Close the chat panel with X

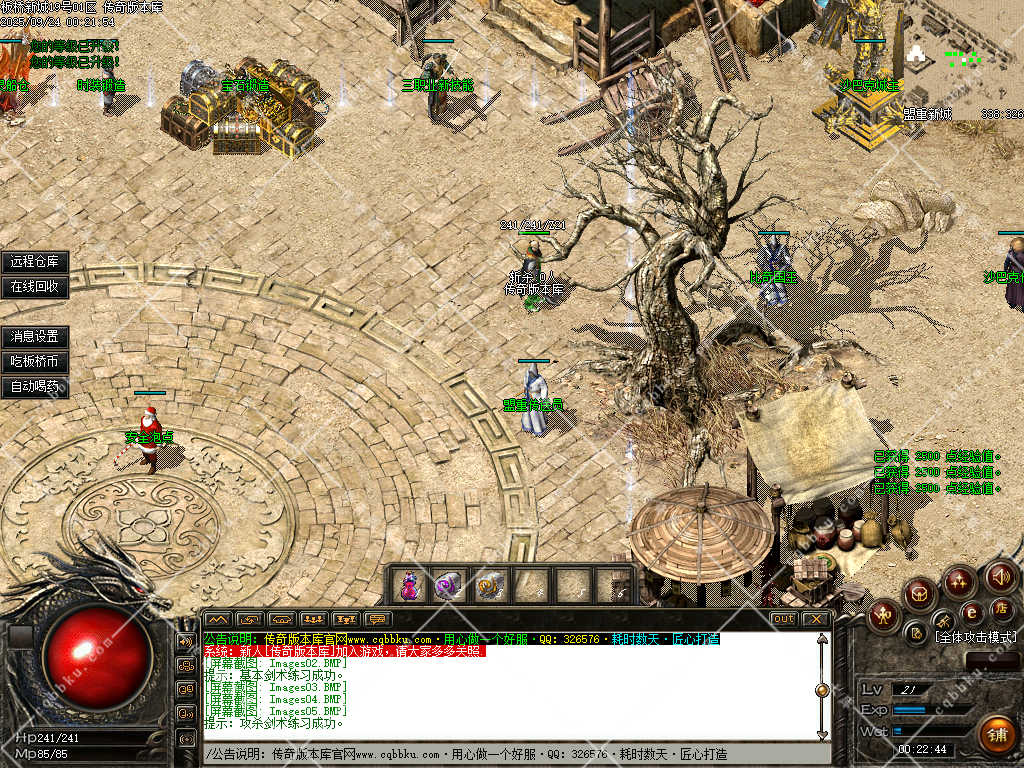[x=817, y=619]
